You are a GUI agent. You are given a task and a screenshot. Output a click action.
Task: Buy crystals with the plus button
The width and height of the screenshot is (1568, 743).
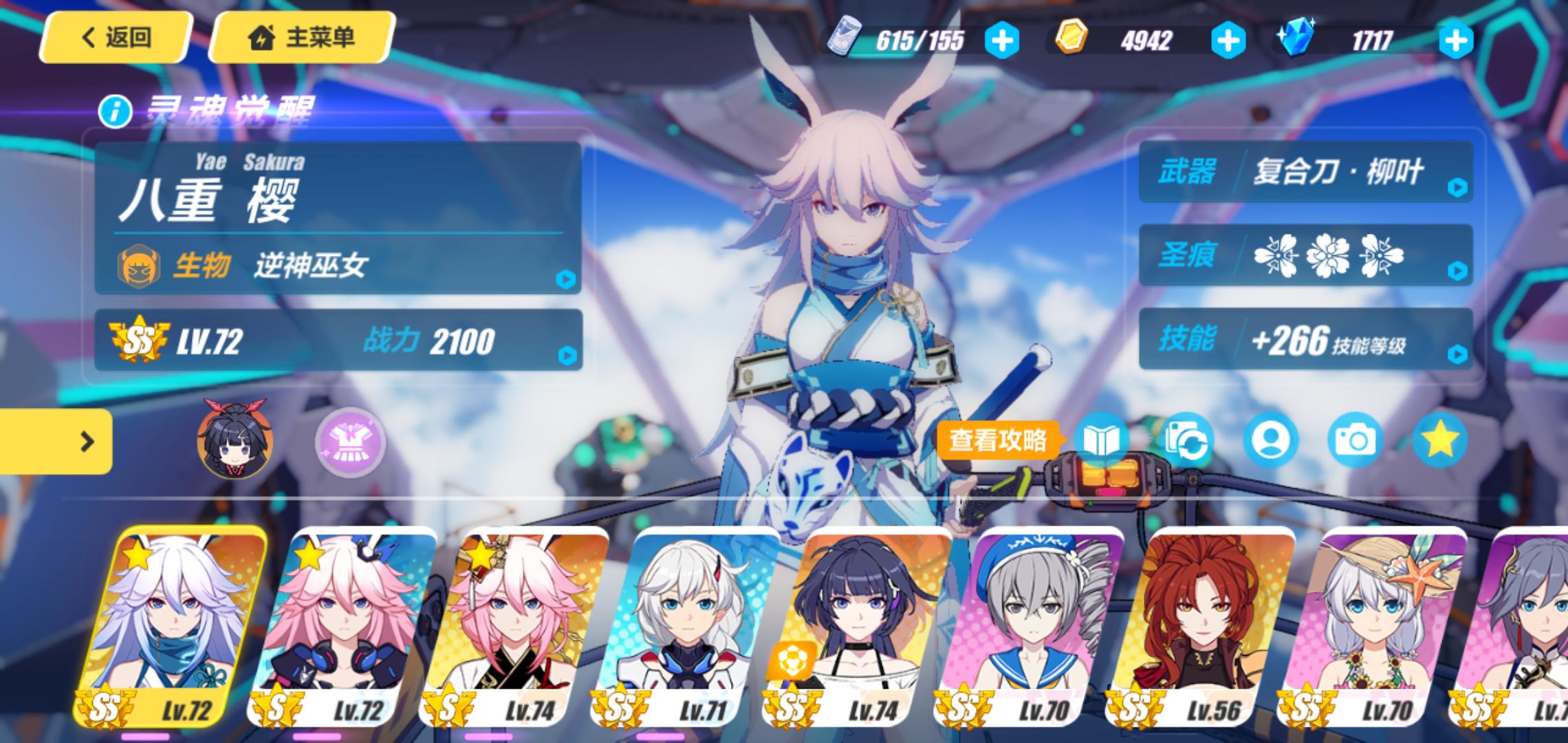coord(1455,41)
